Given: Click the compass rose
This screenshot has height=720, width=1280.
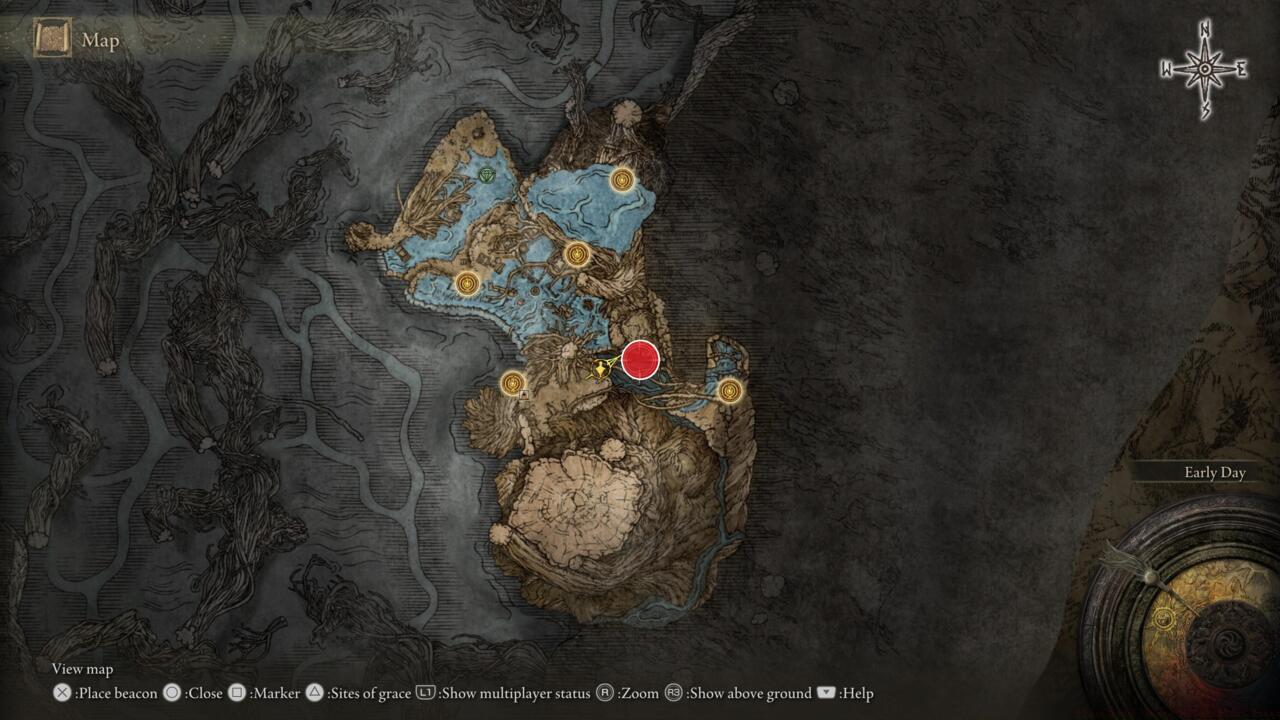Looking at the screenshot, I should [1205, 69].
